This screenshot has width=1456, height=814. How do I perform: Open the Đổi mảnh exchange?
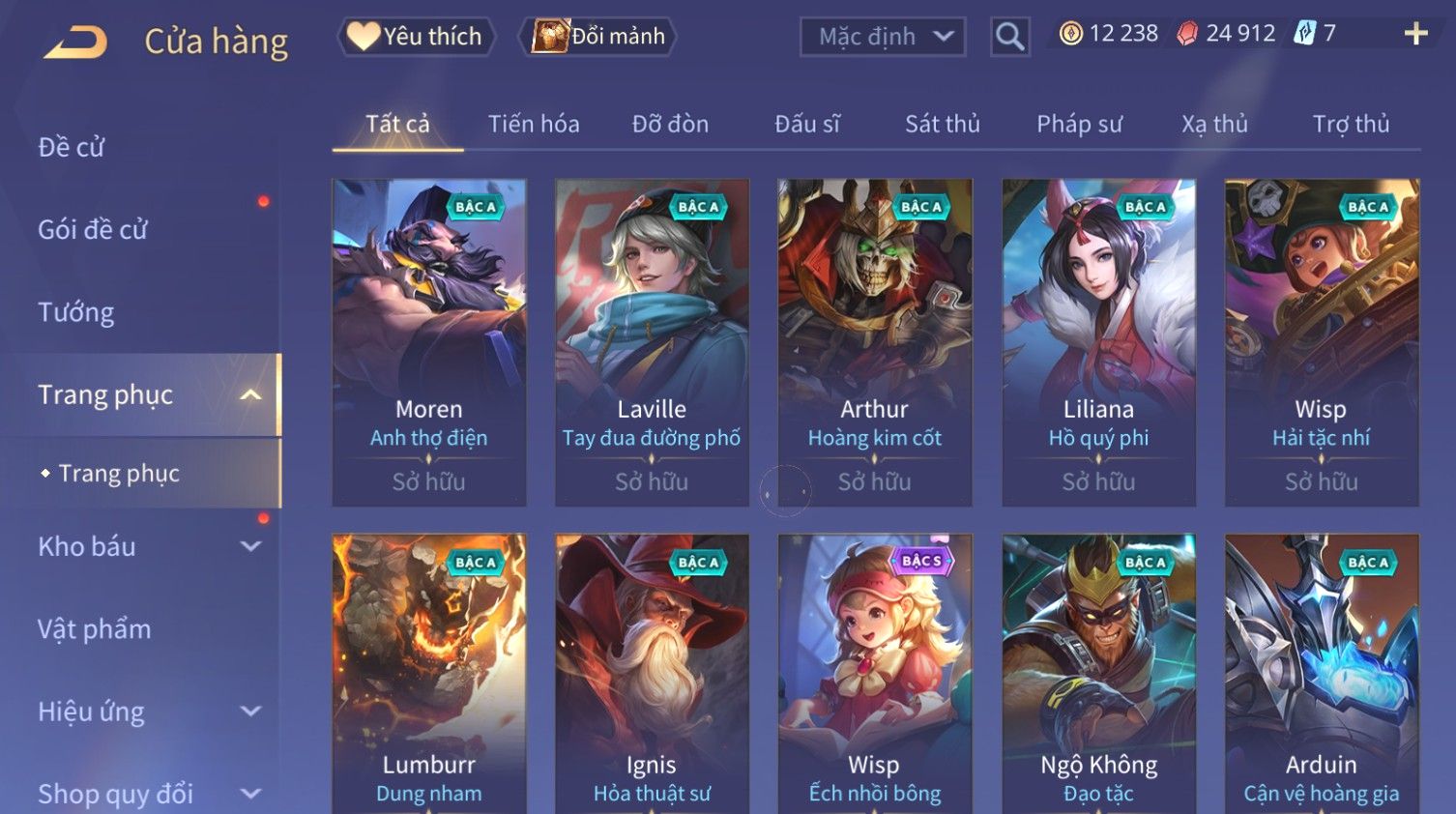point(598,37)
